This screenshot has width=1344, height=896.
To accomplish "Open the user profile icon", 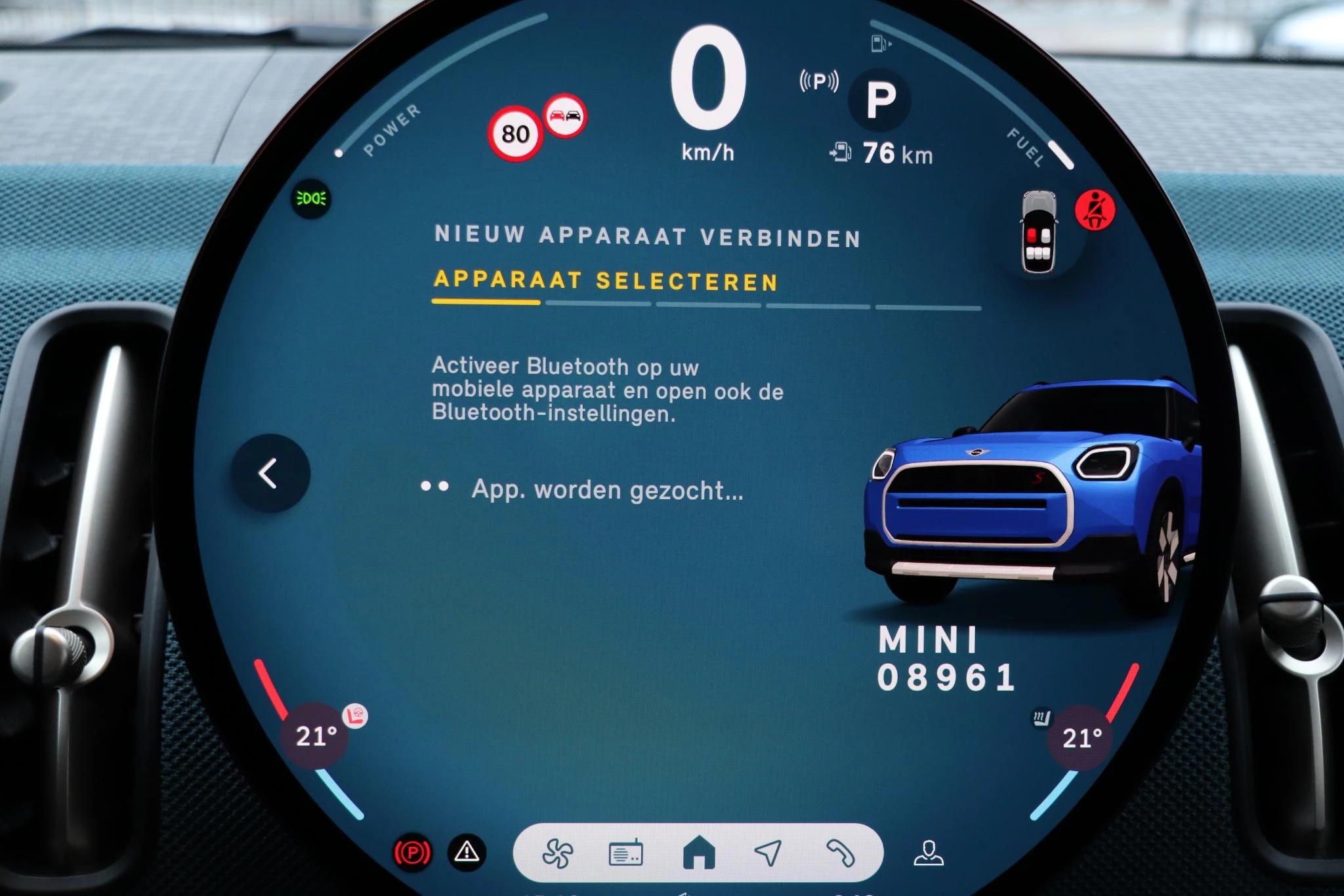I will 929,853.
